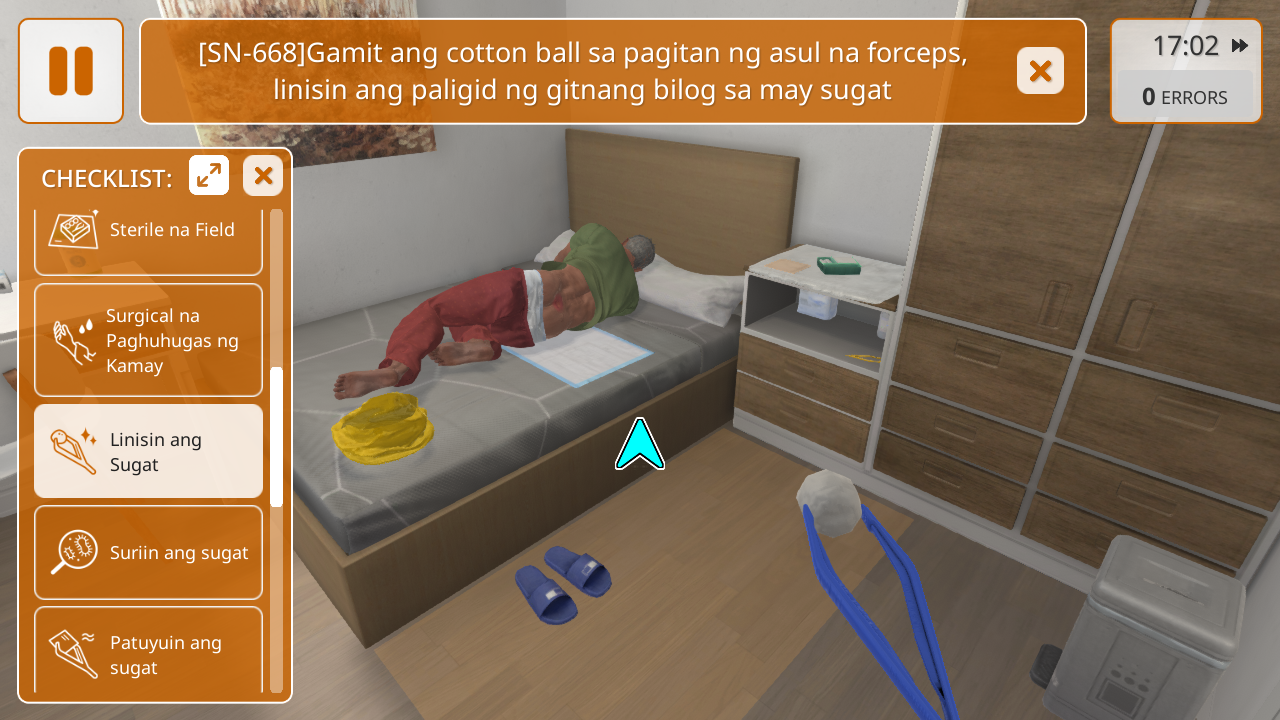The image size is (1280, 720).
Task: Choose the Linisin ang Sugat step
Action: [x=148, y=451]
